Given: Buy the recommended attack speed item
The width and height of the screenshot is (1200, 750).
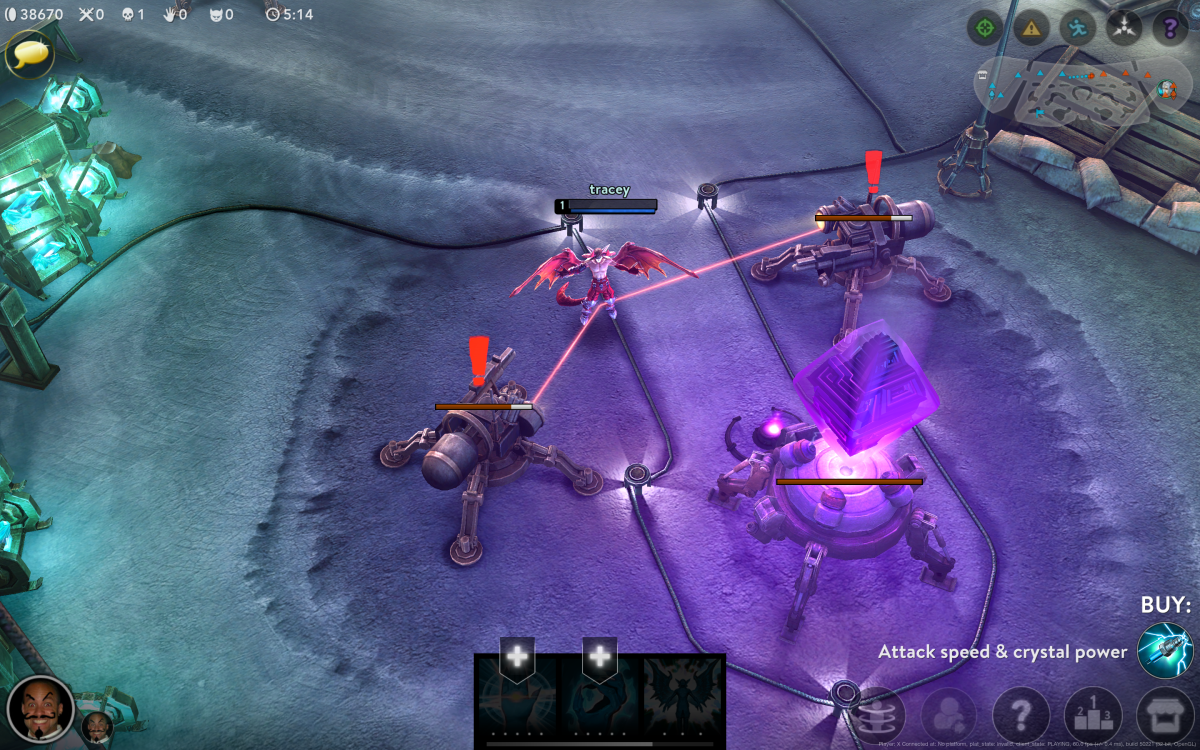Looking at the screenshot, I should pos(1165,651).
